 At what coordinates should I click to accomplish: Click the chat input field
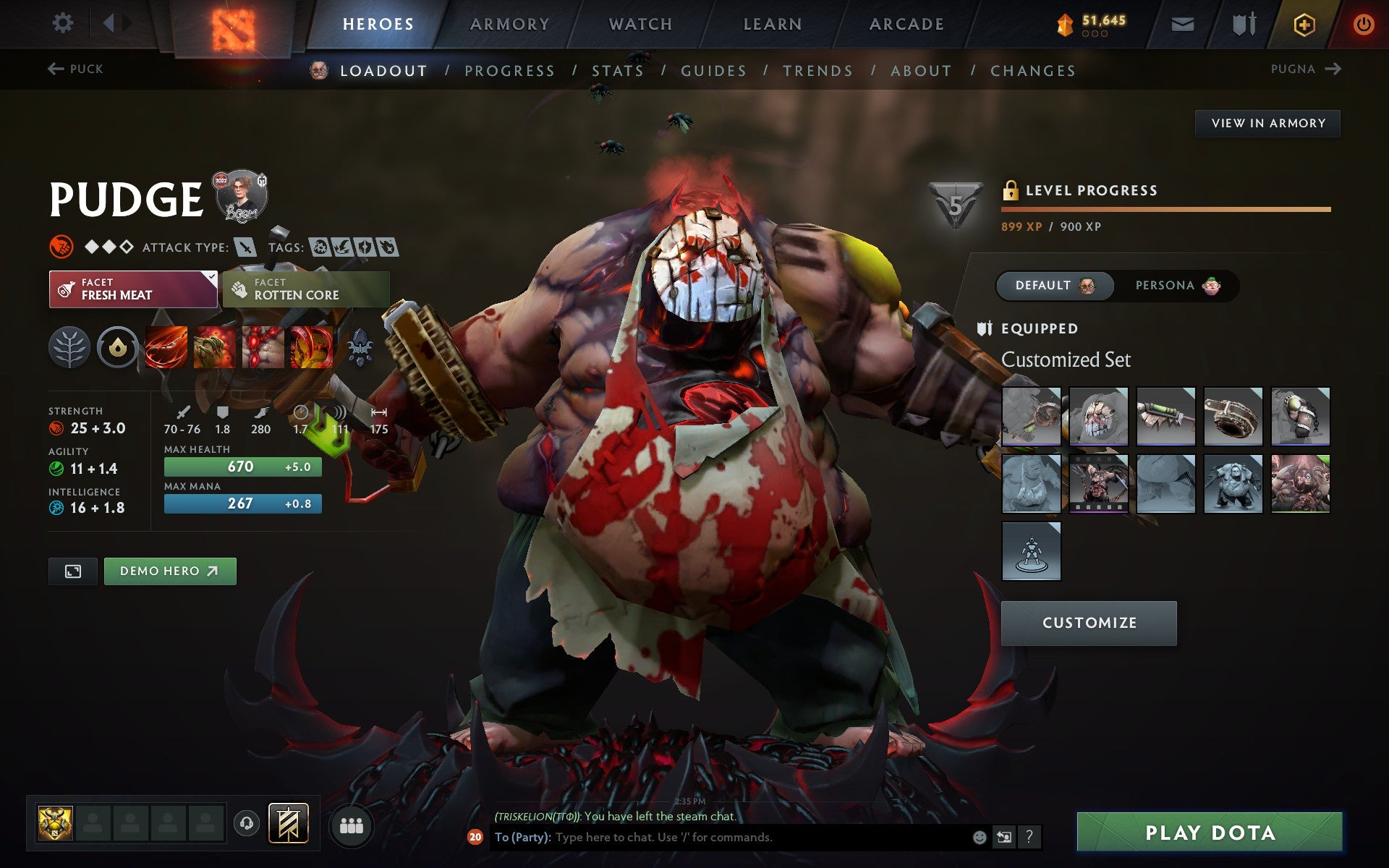click(723, 839)
